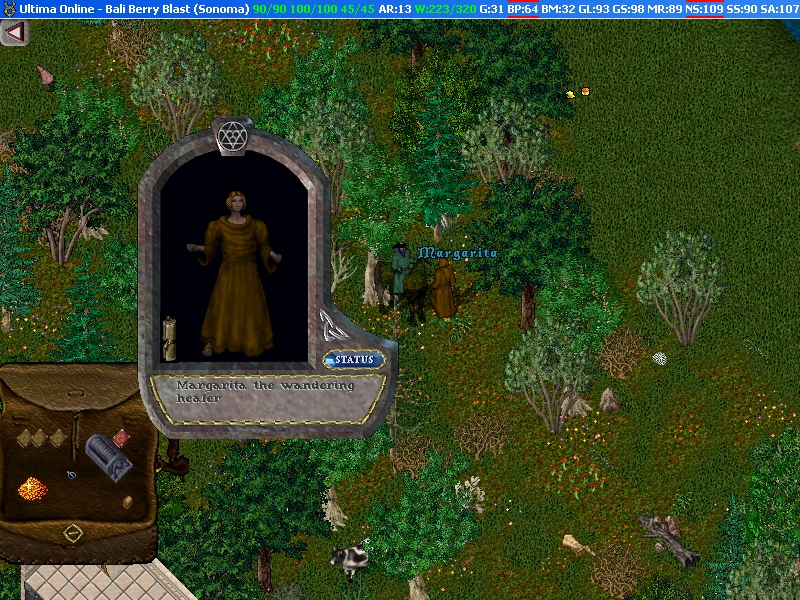Pick the pile of orange reagents in backpack
Image resolution: width=800 pixels, height=600 pixels.
coord(34,489)
